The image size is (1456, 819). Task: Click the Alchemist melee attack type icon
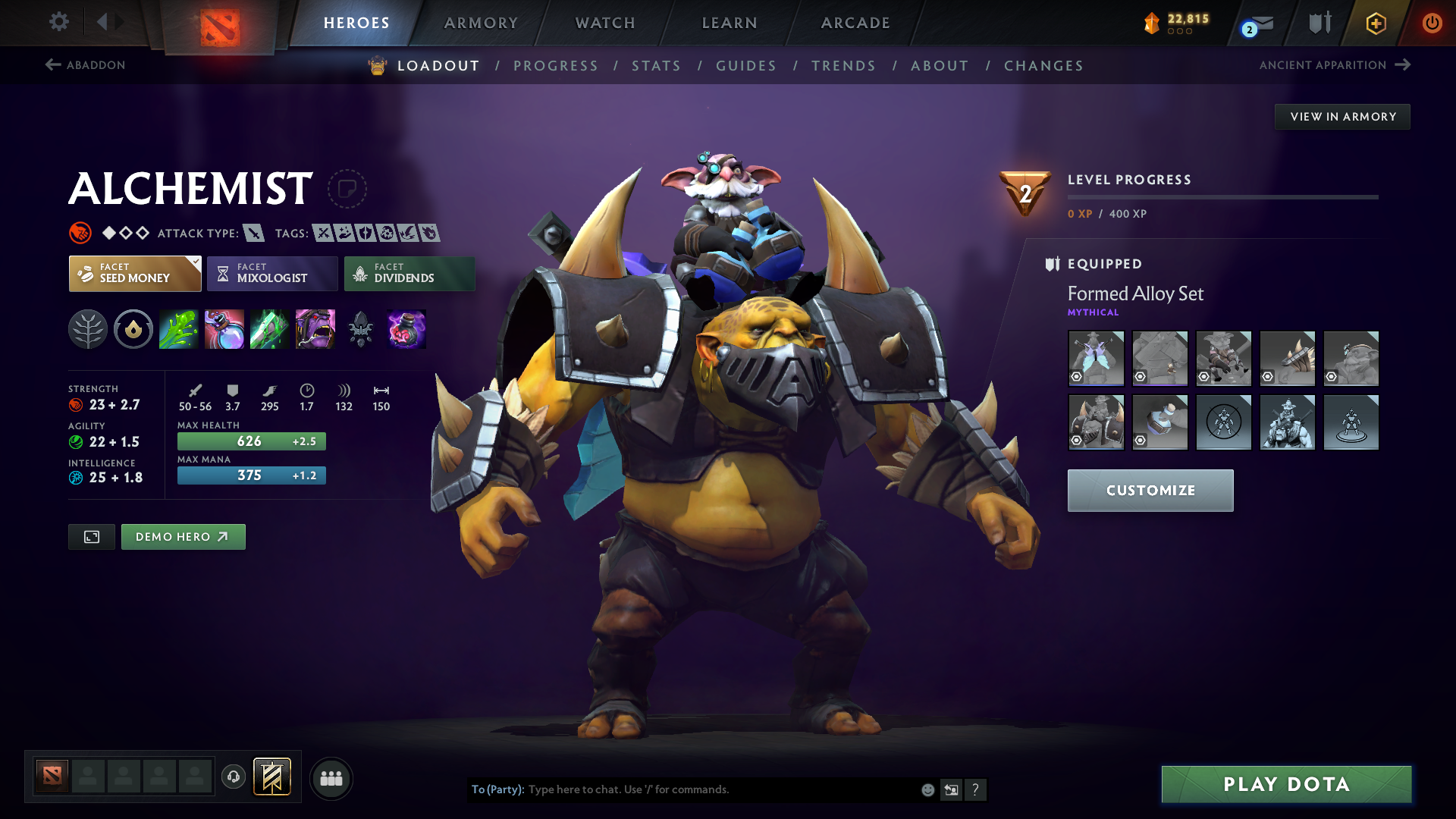coord(253,233)
